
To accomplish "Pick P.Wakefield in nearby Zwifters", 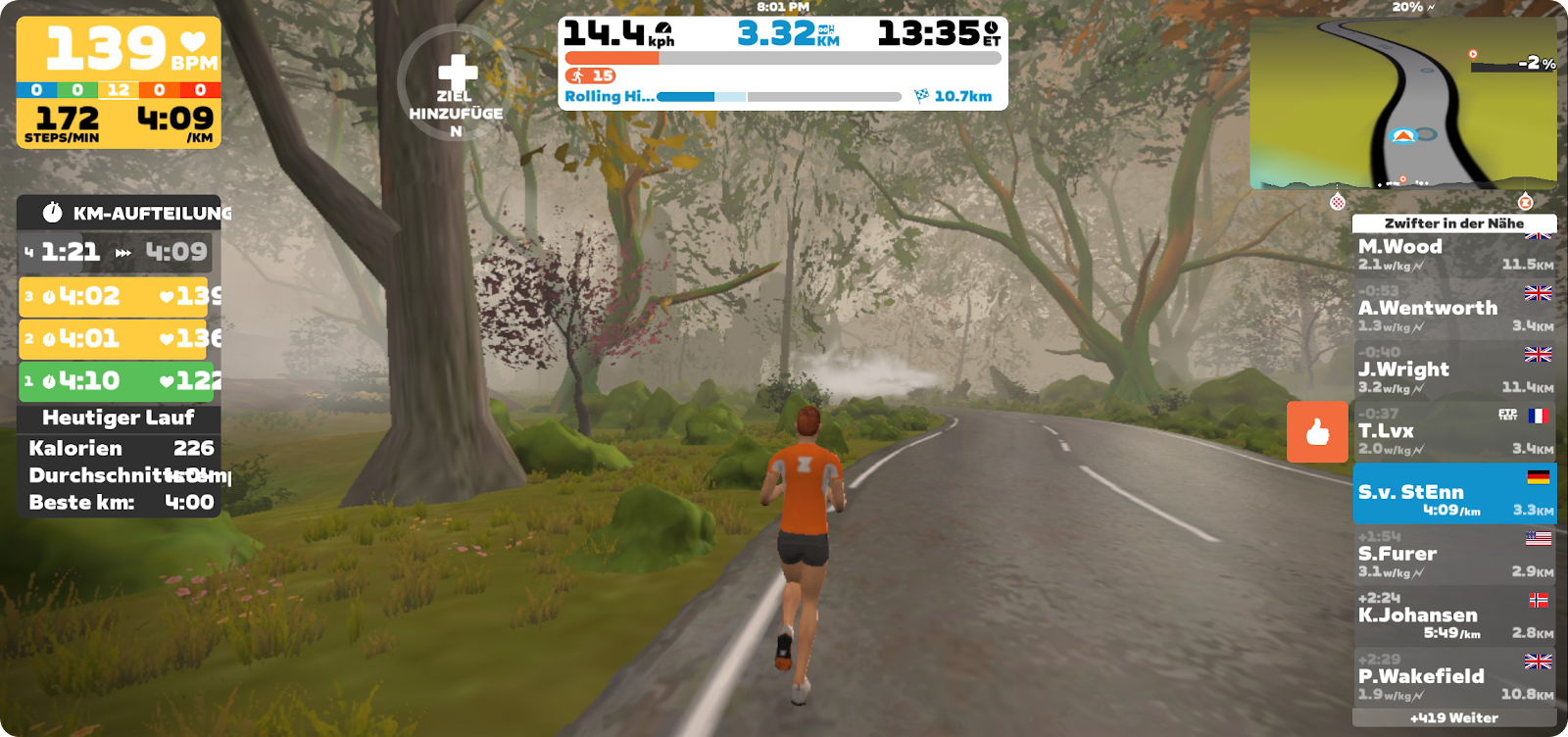I will pos(1453,679).
